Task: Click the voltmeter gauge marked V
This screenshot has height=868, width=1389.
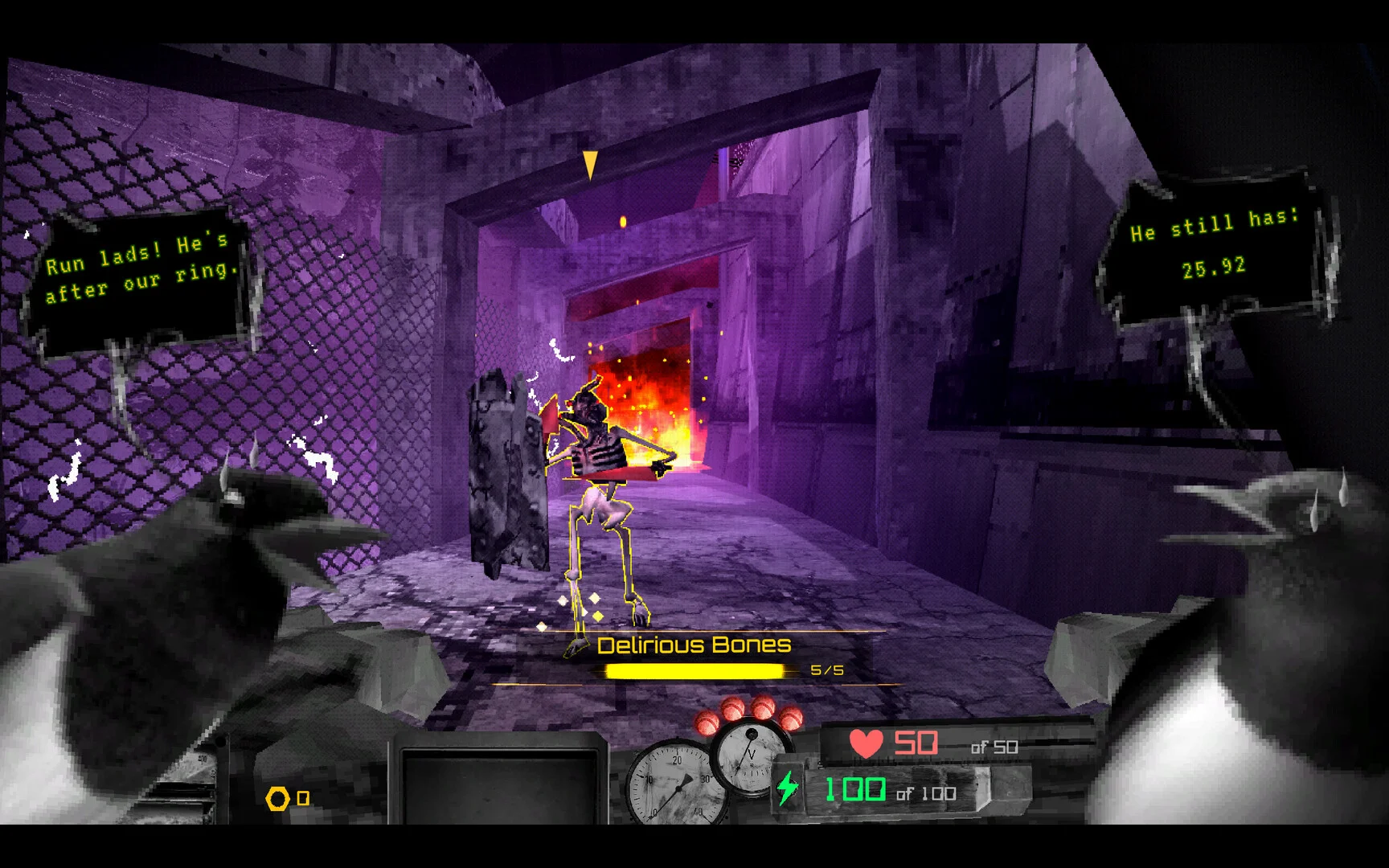Action: [x=751, y=755]
